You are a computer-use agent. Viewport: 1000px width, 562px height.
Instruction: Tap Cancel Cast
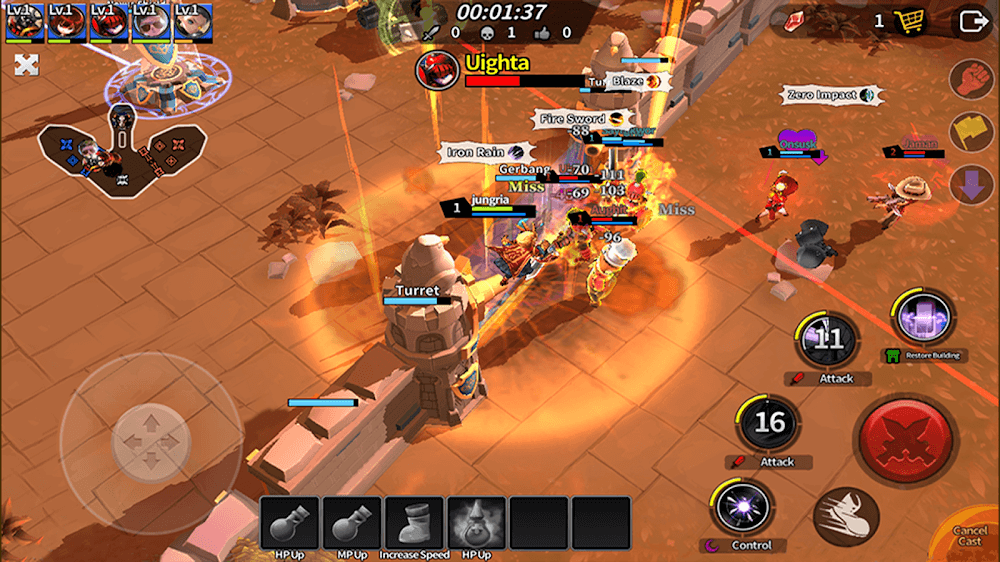969,536
